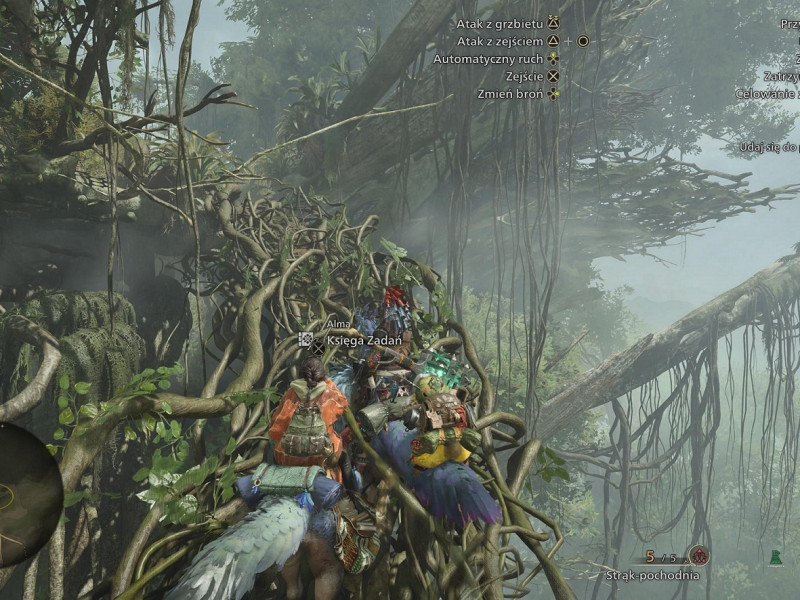Viewport: 800px width, 600px height.
Task: Click the green icon in the corner
Action: 775,557
